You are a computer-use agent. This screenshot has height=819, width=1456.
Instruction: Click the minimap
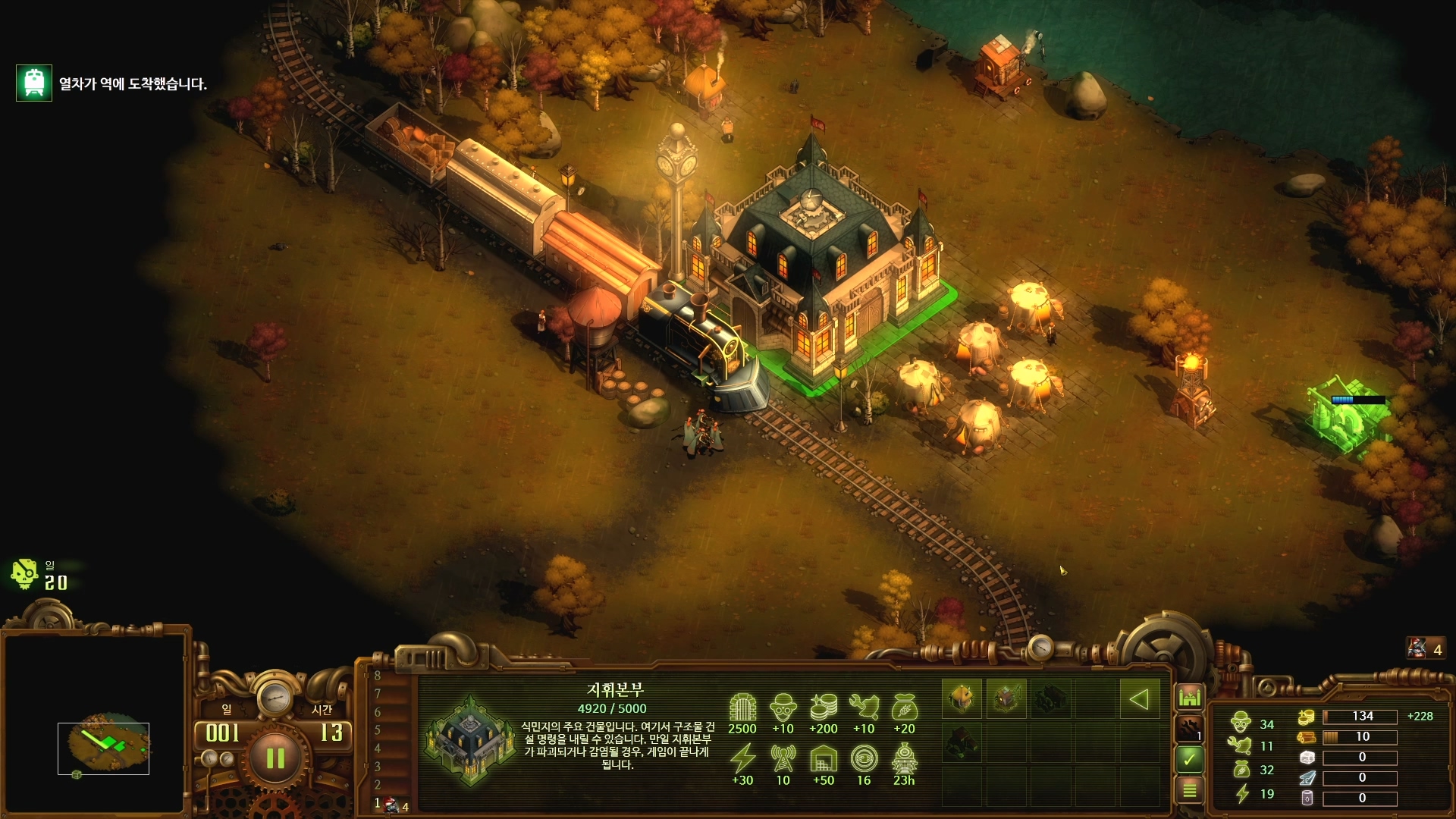[103, 747]
